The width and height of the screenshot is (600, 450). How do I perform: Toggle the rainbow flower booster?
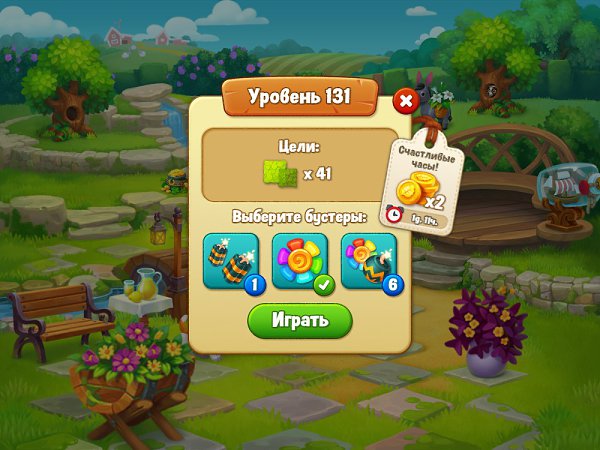299,260
